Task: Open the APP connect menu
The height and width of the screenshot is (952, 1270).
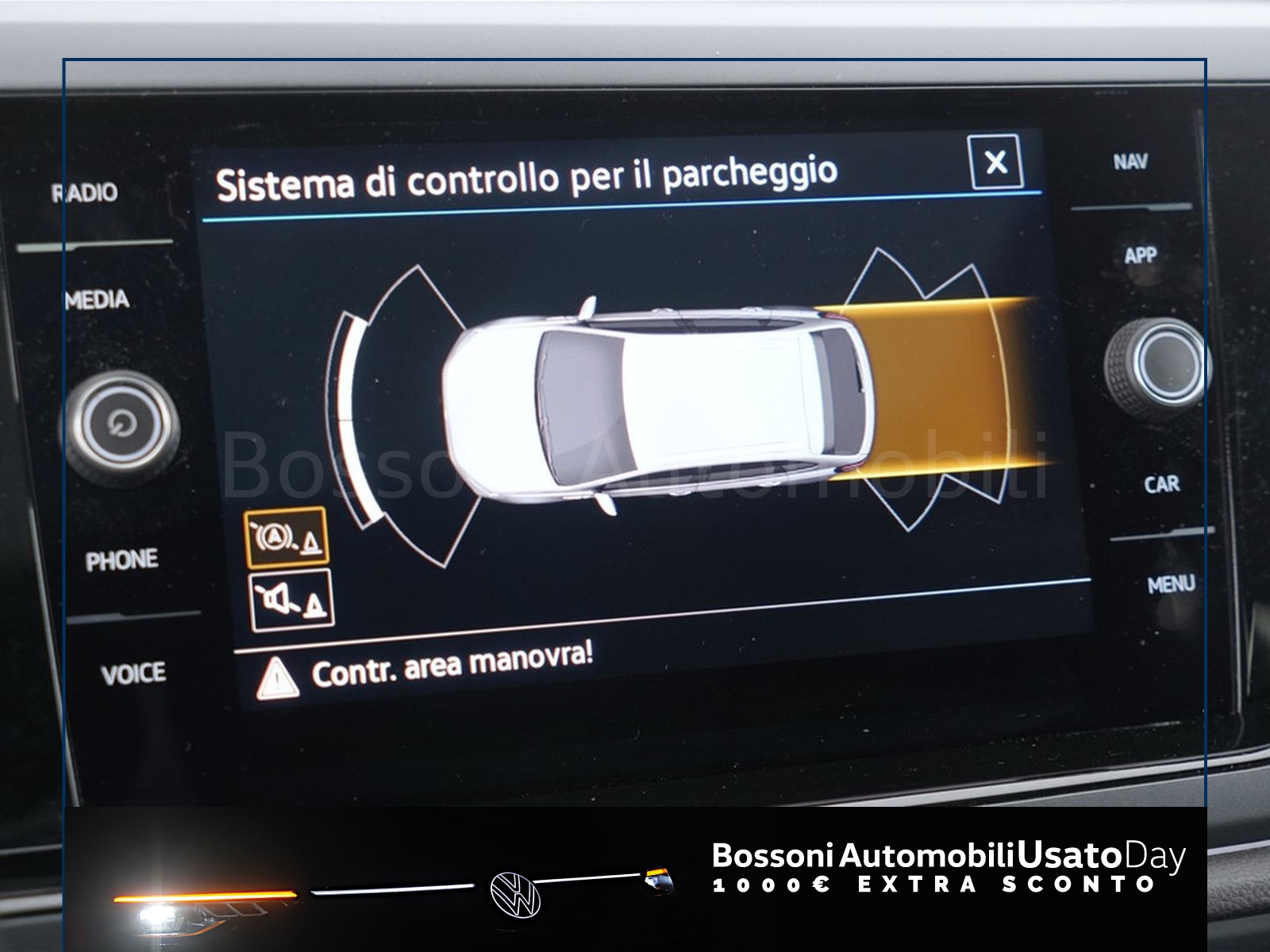Action: tap(1140, 255)
